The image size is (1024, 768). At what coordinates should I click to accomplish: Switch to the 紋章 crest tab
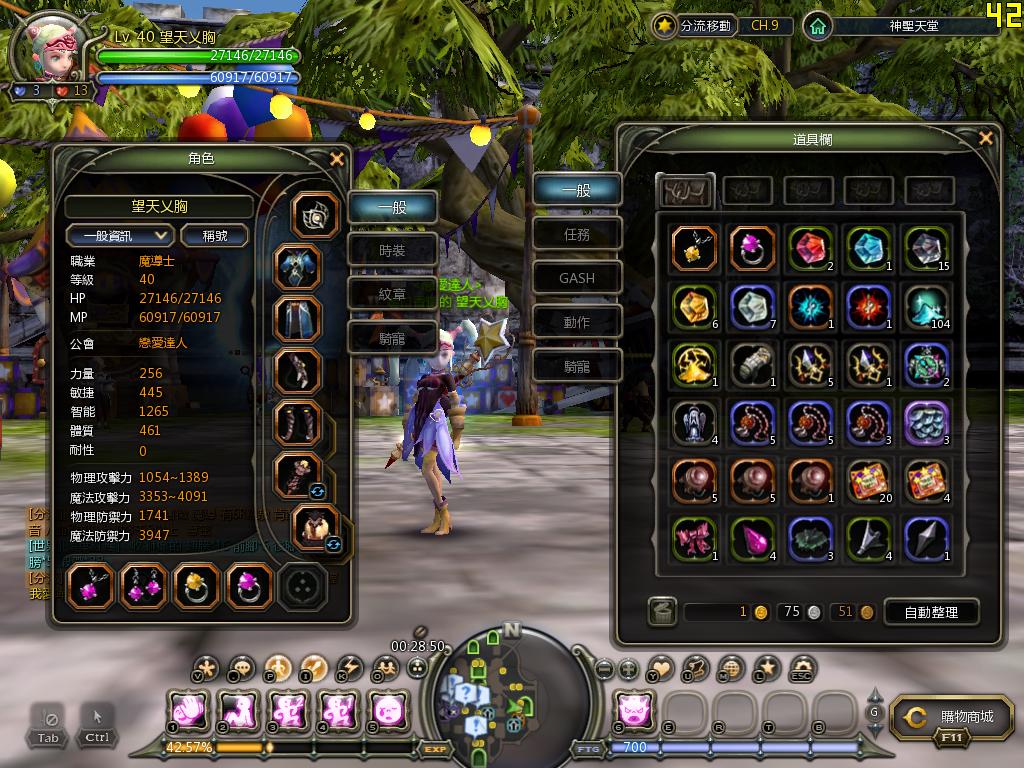392,294
